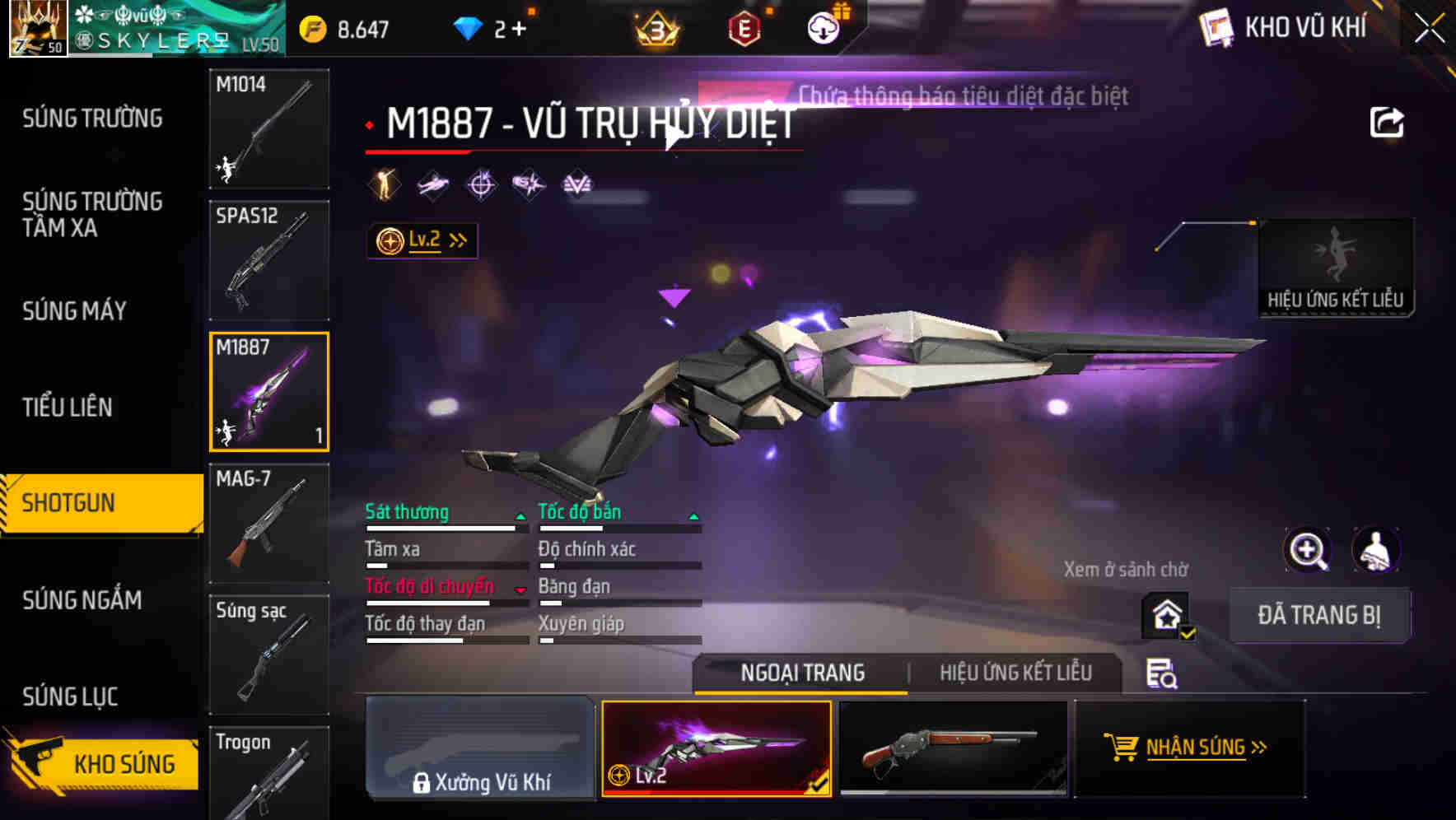
Task: Expand the Lv.2 chevron next to the badge
Action: (456, 240)
